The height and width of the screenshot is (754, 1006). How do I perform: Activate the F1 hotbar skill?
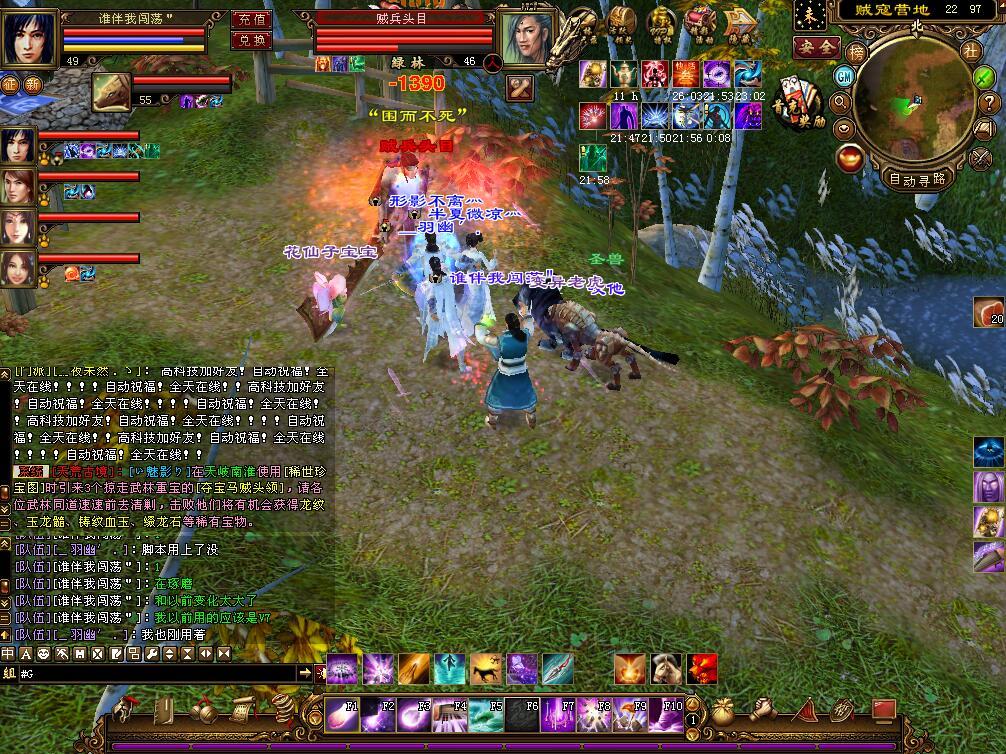(x=343, y=714)
